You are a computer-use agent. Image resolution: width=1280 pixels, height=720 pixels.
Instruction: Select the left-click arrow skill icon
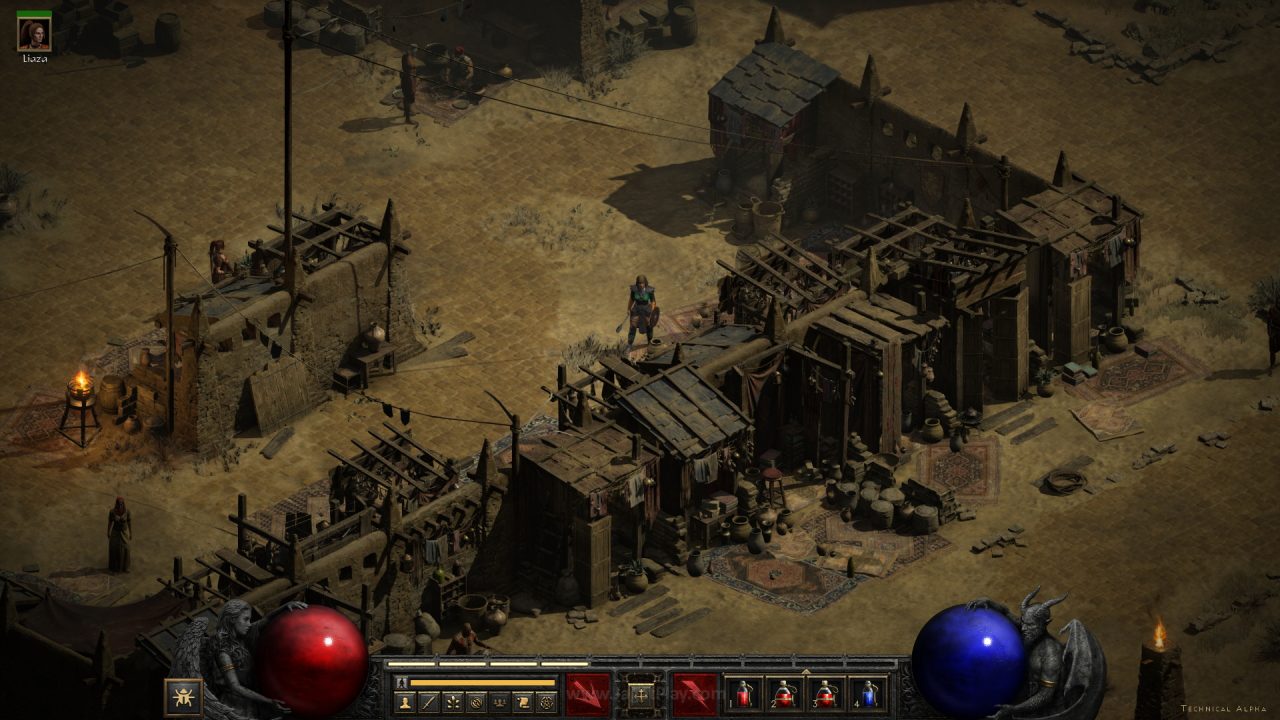coord(588,694)
